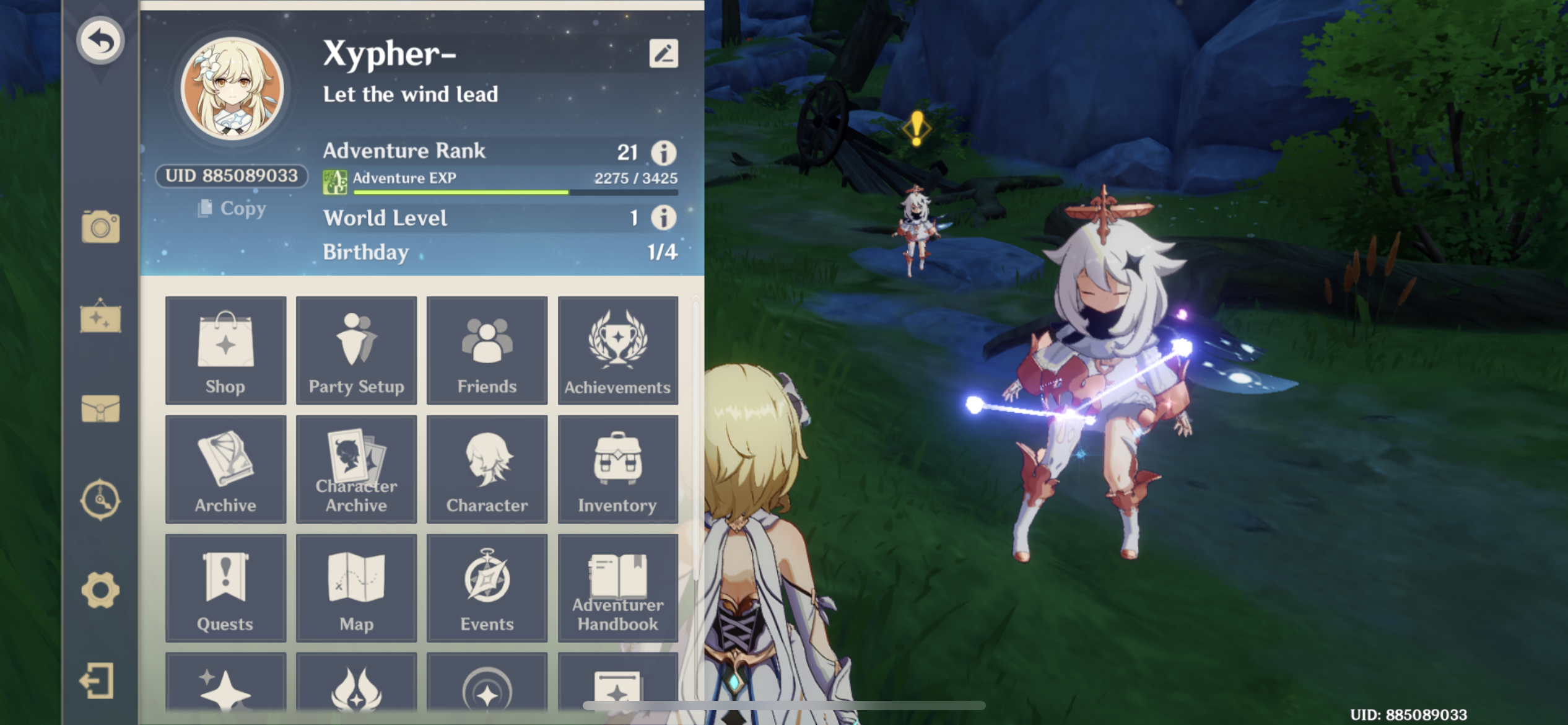This screenshot has height=725, width=1568.
Task: Open the Friends list
Action: click(x=487, y=350)
